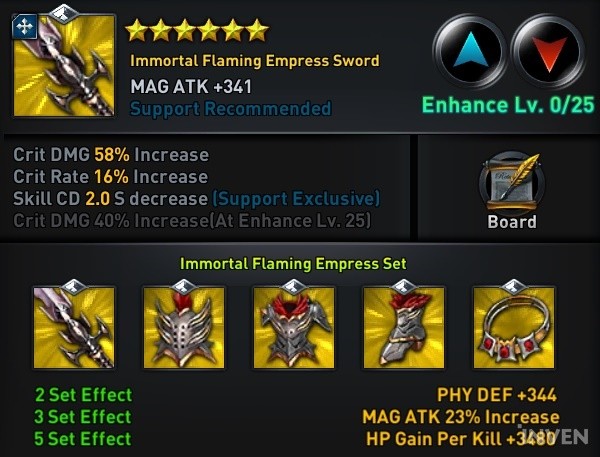Select the gauntlet set piece

pos(403,328)
